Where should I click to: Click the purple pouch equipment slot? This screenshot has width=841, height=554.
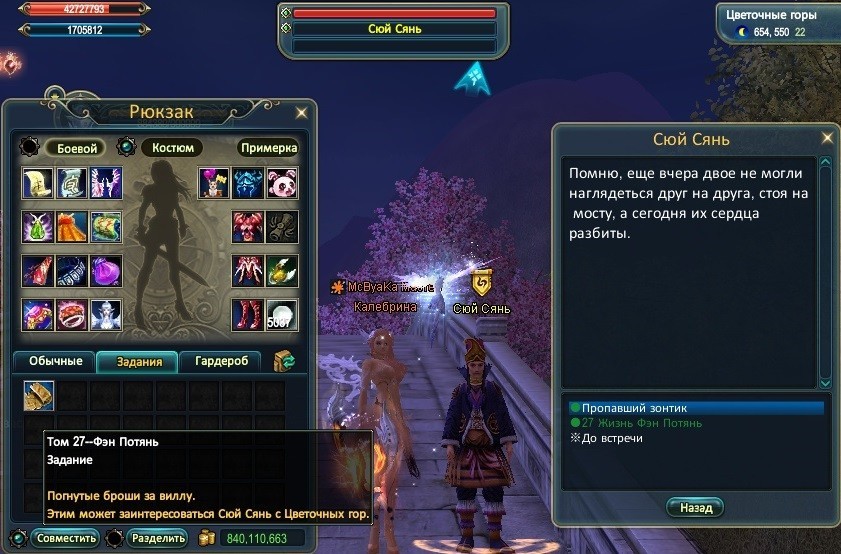tap(106, 270)
